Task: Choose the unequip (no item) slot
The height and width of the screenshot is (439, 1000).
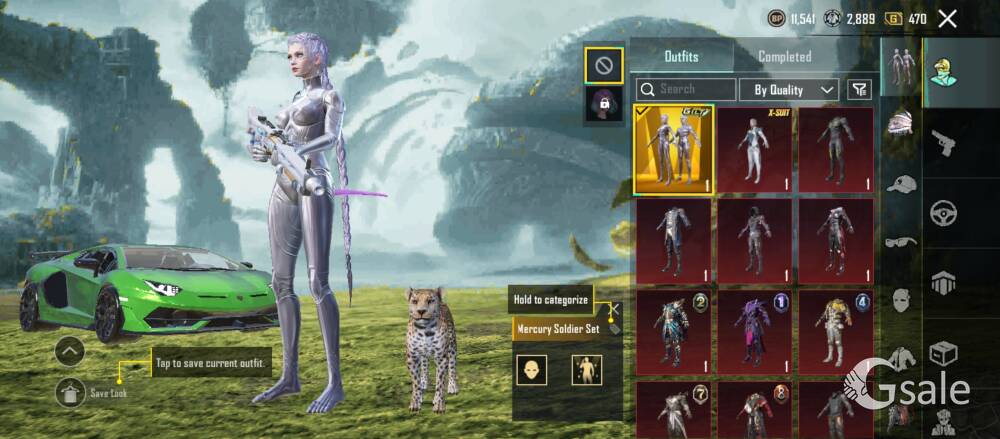Action: (604, 66)
